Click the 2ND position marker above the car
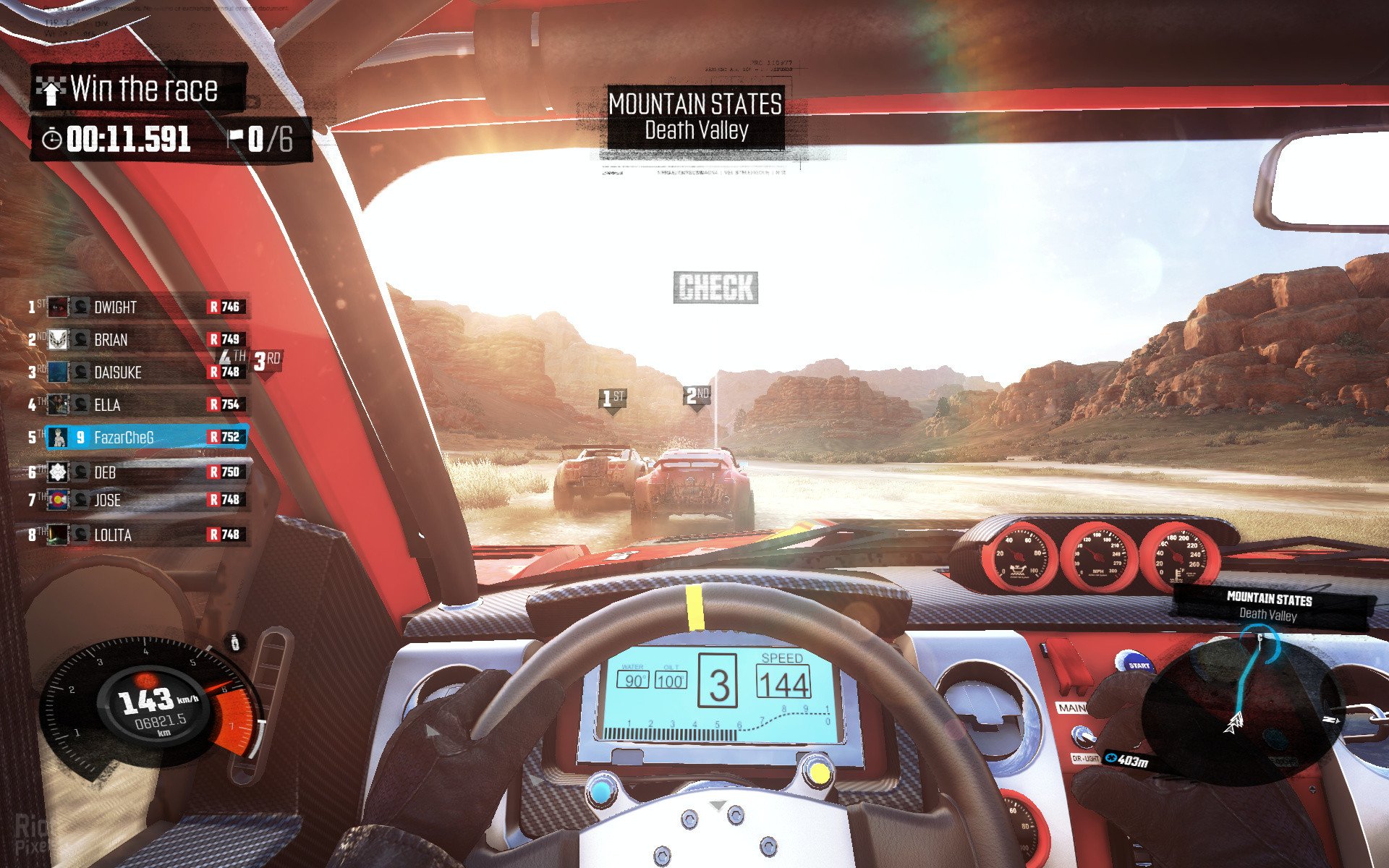This screenshot has width=1389, height=868. [697, 396]
